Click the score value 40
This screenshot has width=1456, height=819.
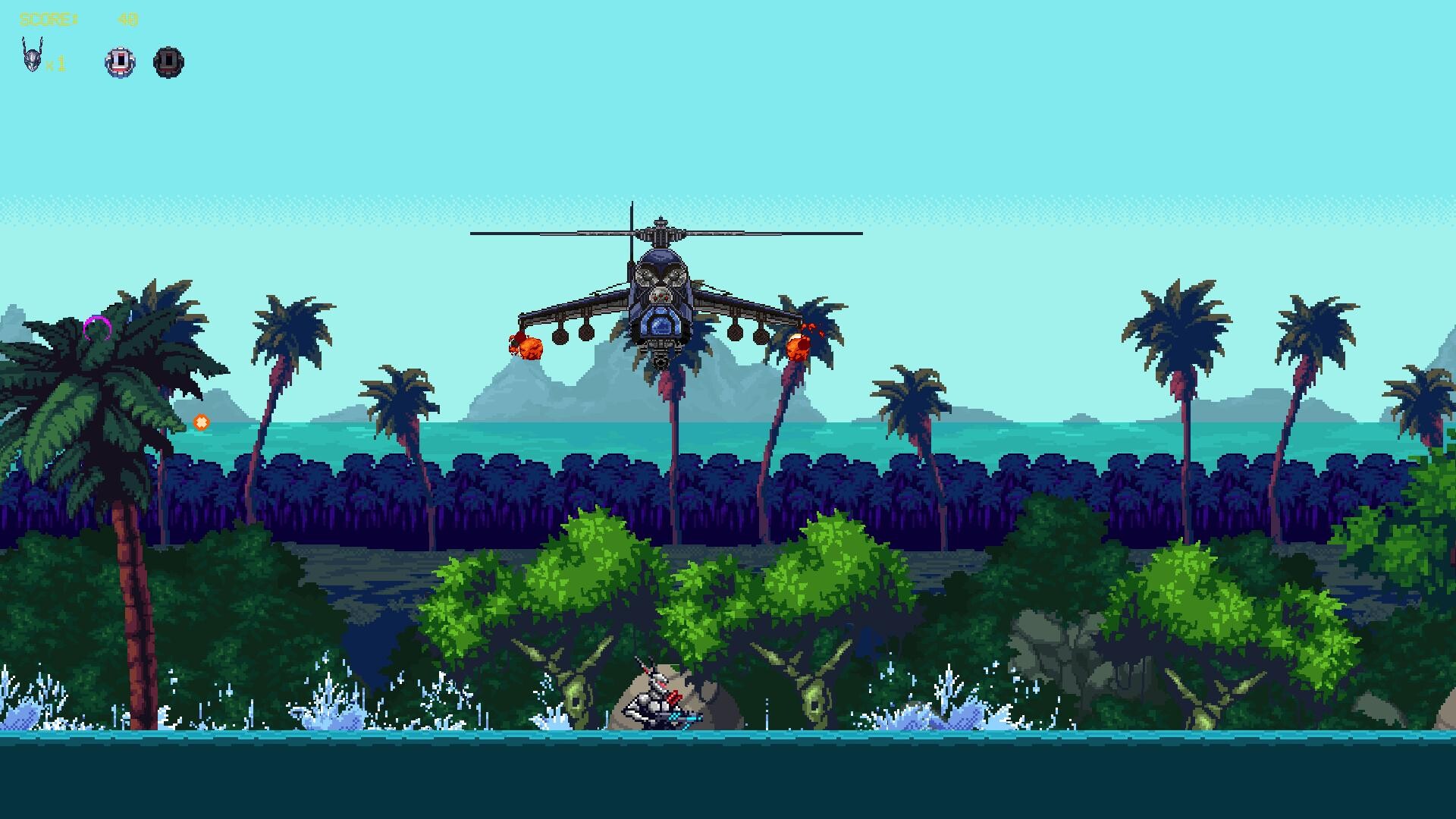[x=129, y=19]
